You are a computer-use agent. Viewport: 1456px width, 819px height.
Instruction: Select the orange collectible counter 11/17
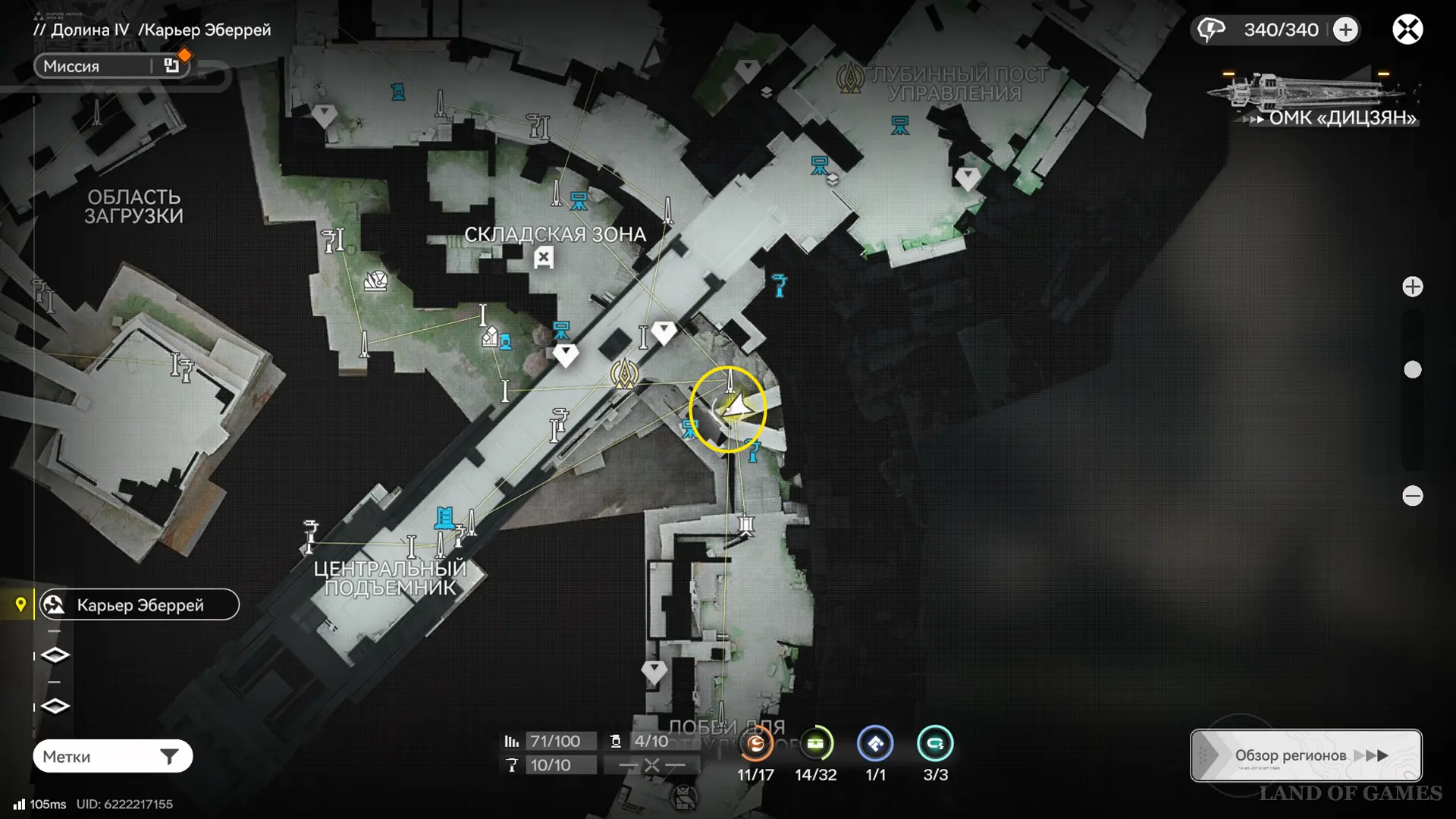tap(756, 745)
